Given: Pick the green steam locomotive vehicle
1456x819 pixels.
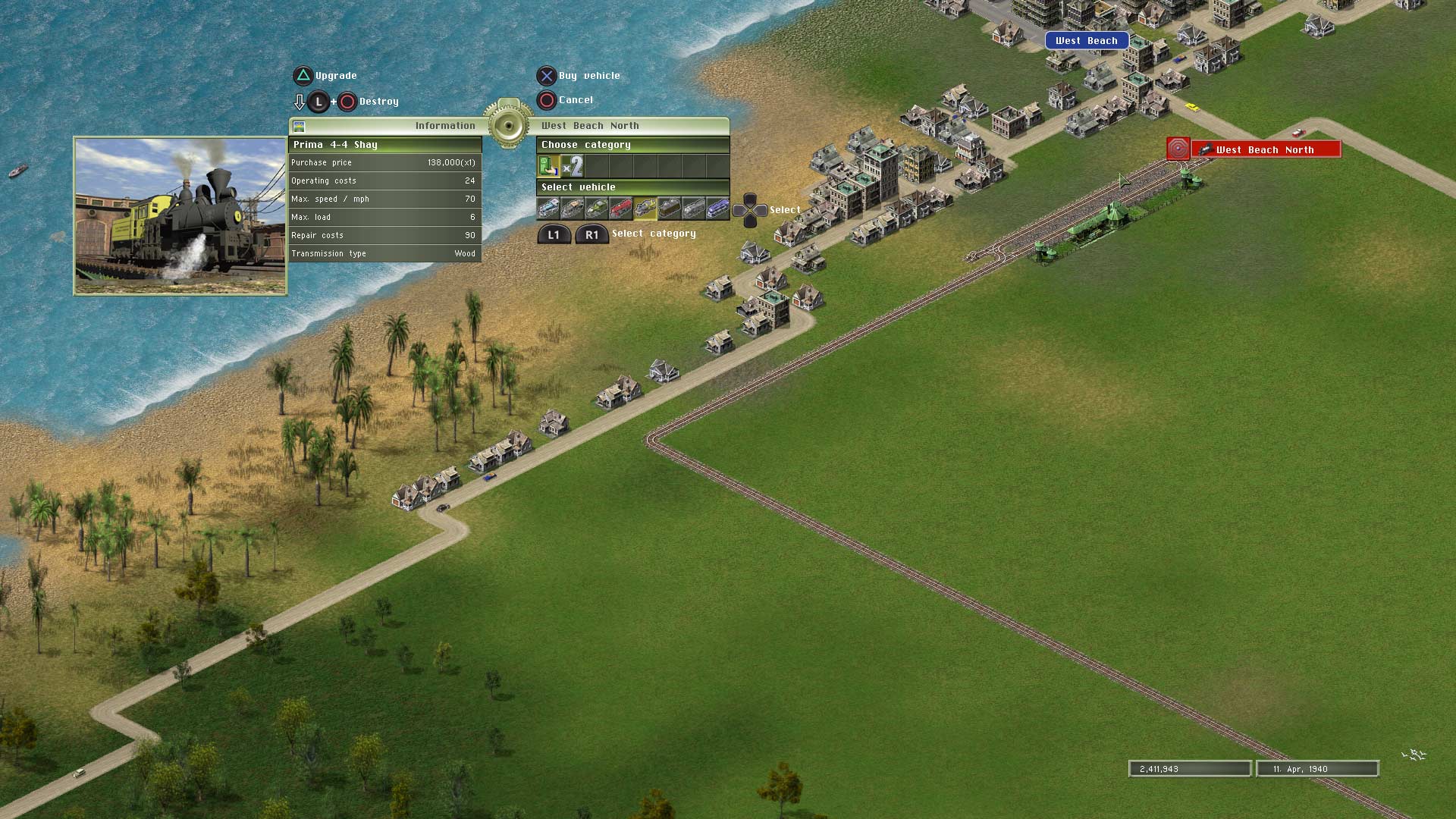Looking at the screenshot, I should point(596,209).
